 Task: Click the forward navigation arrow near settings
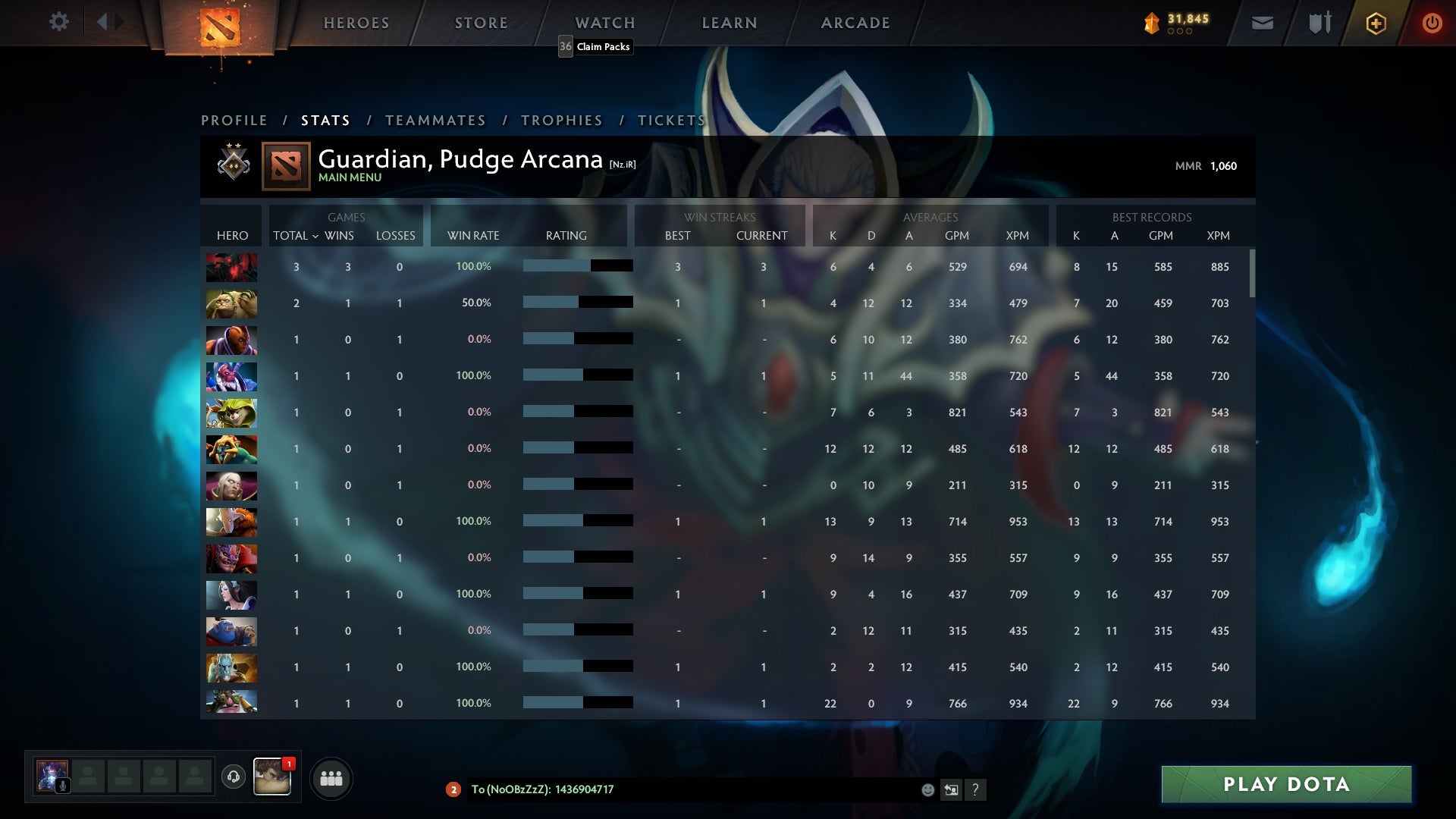118,22
